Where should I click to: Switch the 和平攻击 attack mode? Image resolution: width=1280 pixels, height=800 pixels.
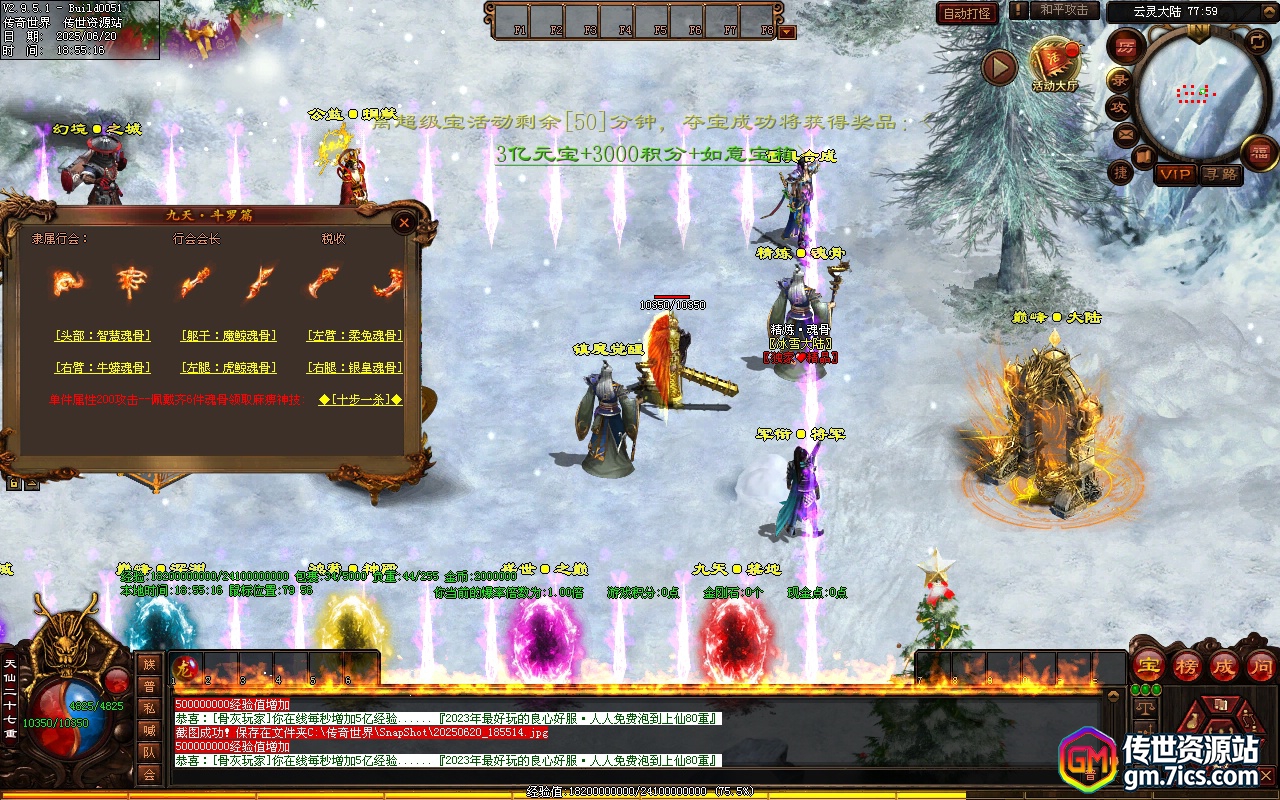point(1064,10)
